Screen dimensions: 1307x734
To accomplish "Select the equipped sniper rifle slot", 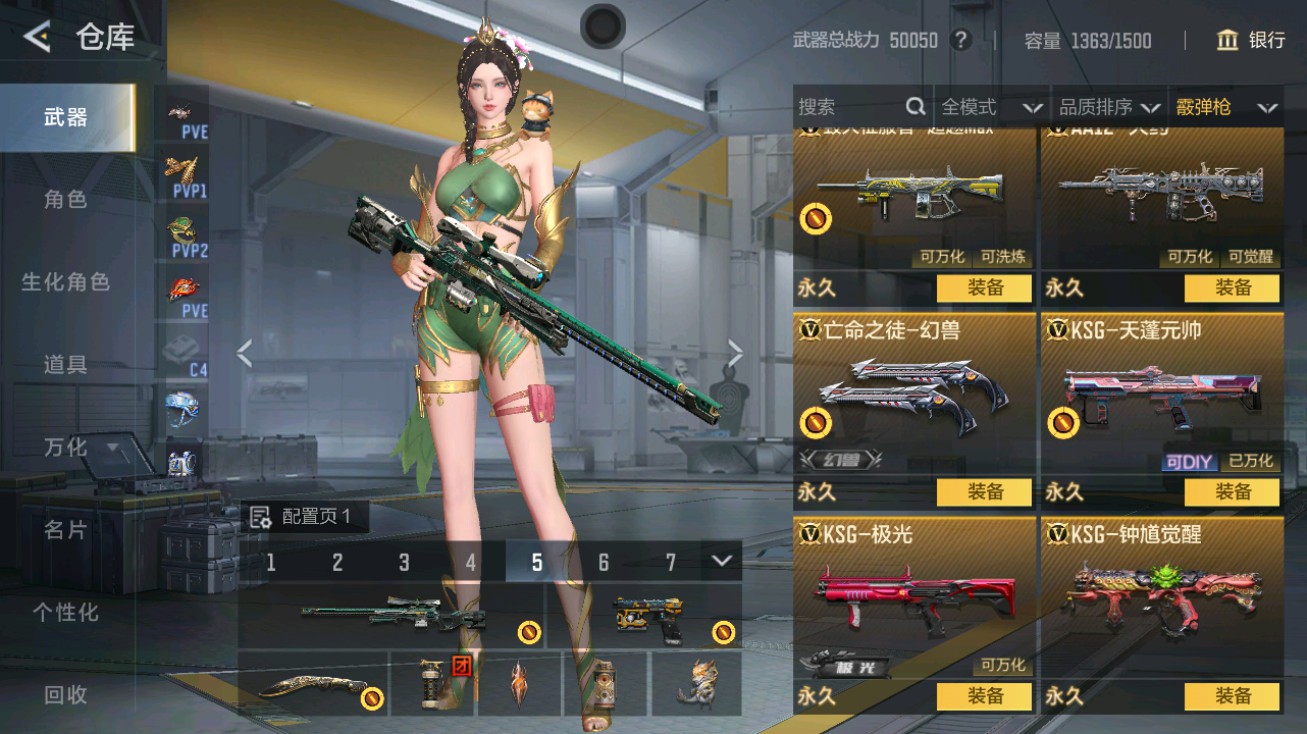I will (x=392, y=614).
